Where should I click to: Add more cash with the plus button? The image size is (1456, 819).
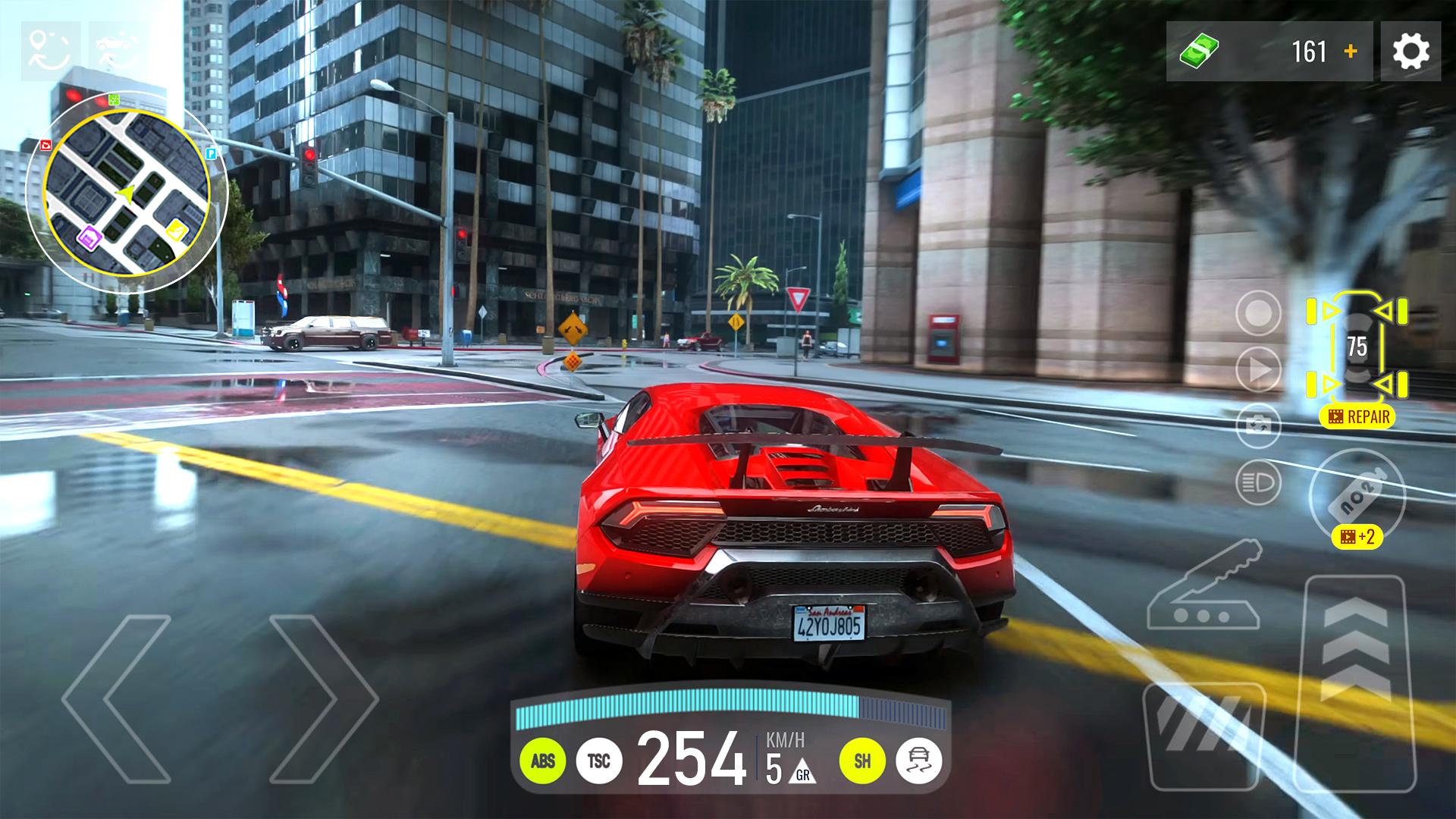click(1351, 52)
